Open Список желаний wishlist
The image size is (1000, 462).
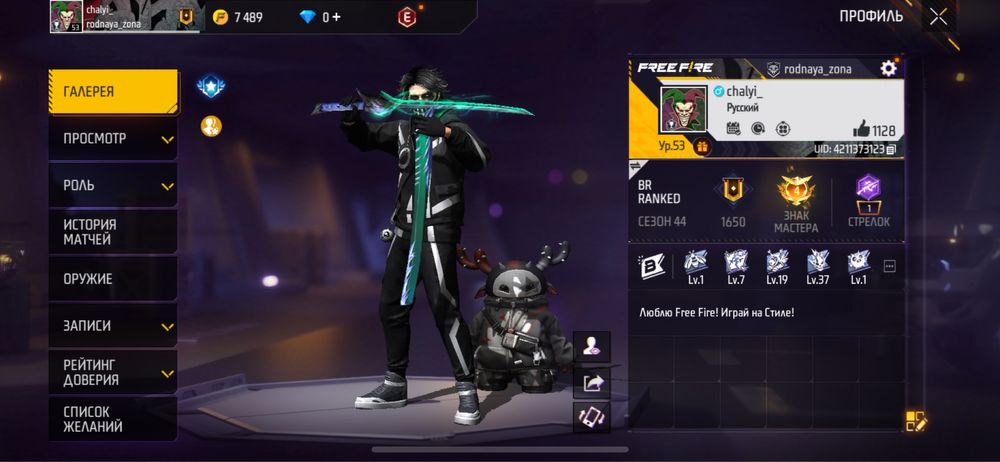113,419
